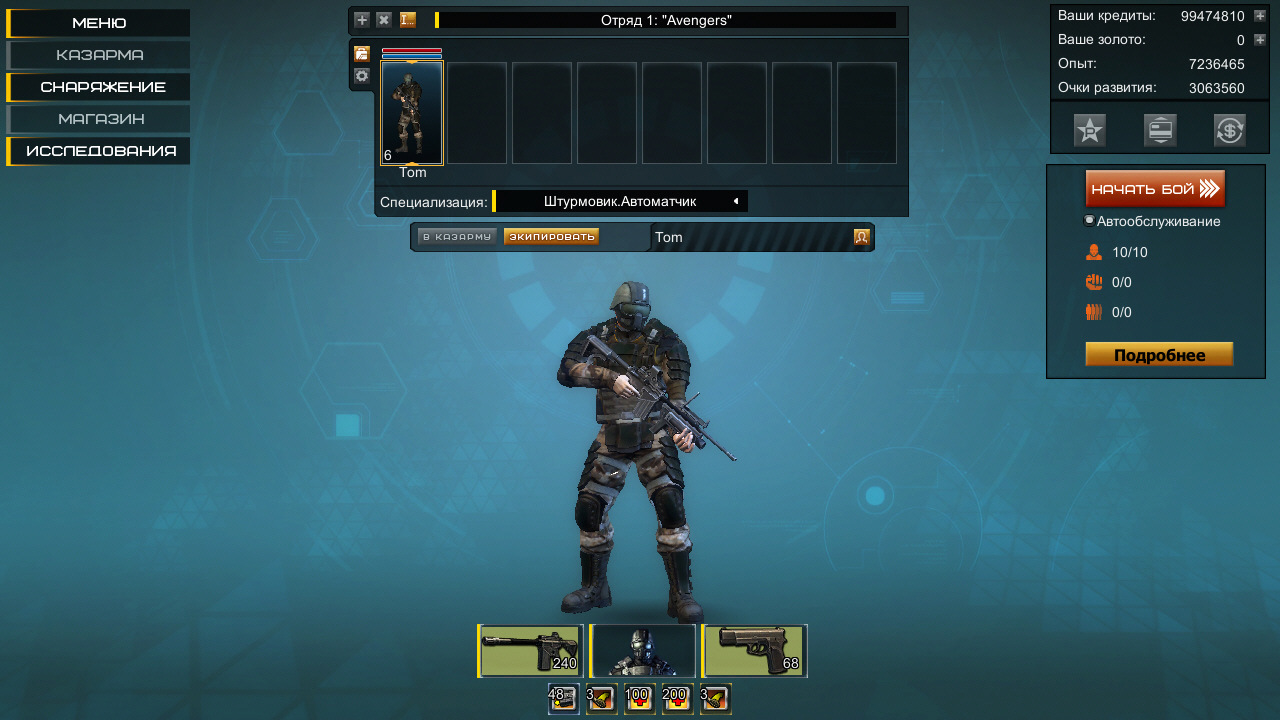Show more details with Подробнее
The width and height of the screenshot is (1280, 720).
1159,355
